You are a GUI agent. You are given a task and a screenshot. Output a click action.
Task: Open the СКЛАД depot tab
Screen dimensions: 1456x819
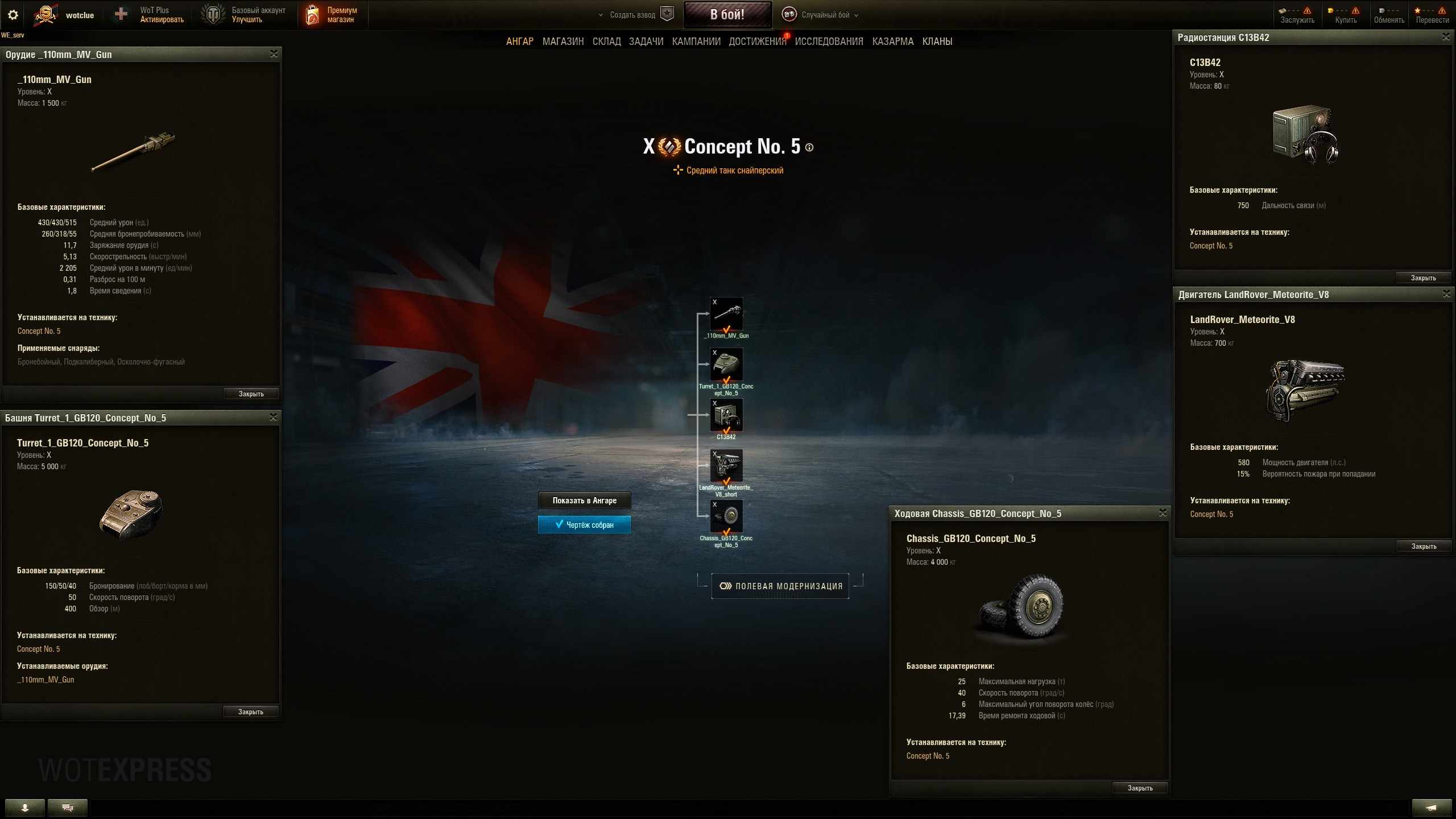point(606,42)
